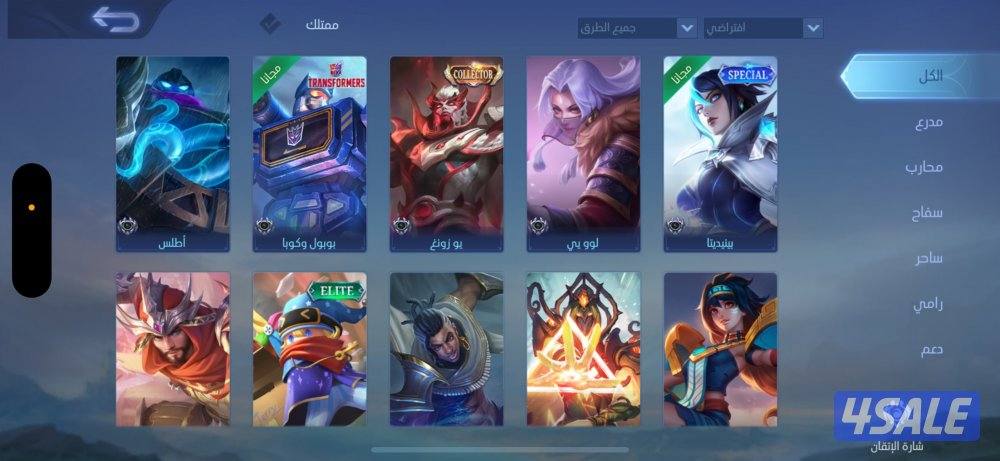Choose the رامي marksman tab
The image size is (1000, 461).
point(928,304)
